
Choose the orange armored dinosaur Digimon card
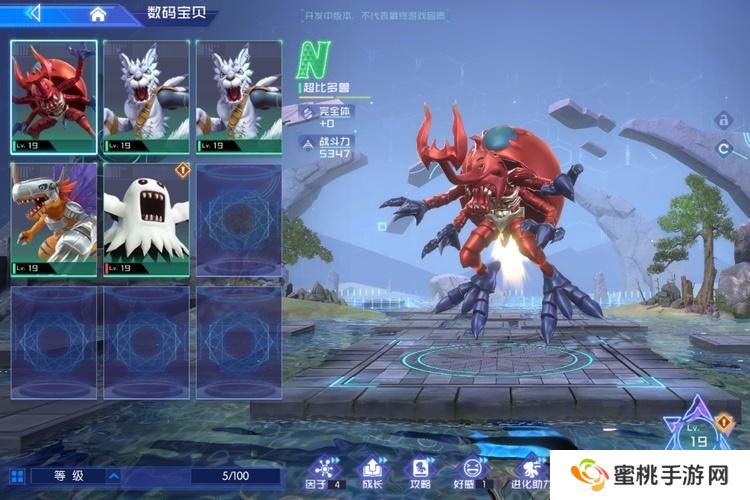pos(54,220)
